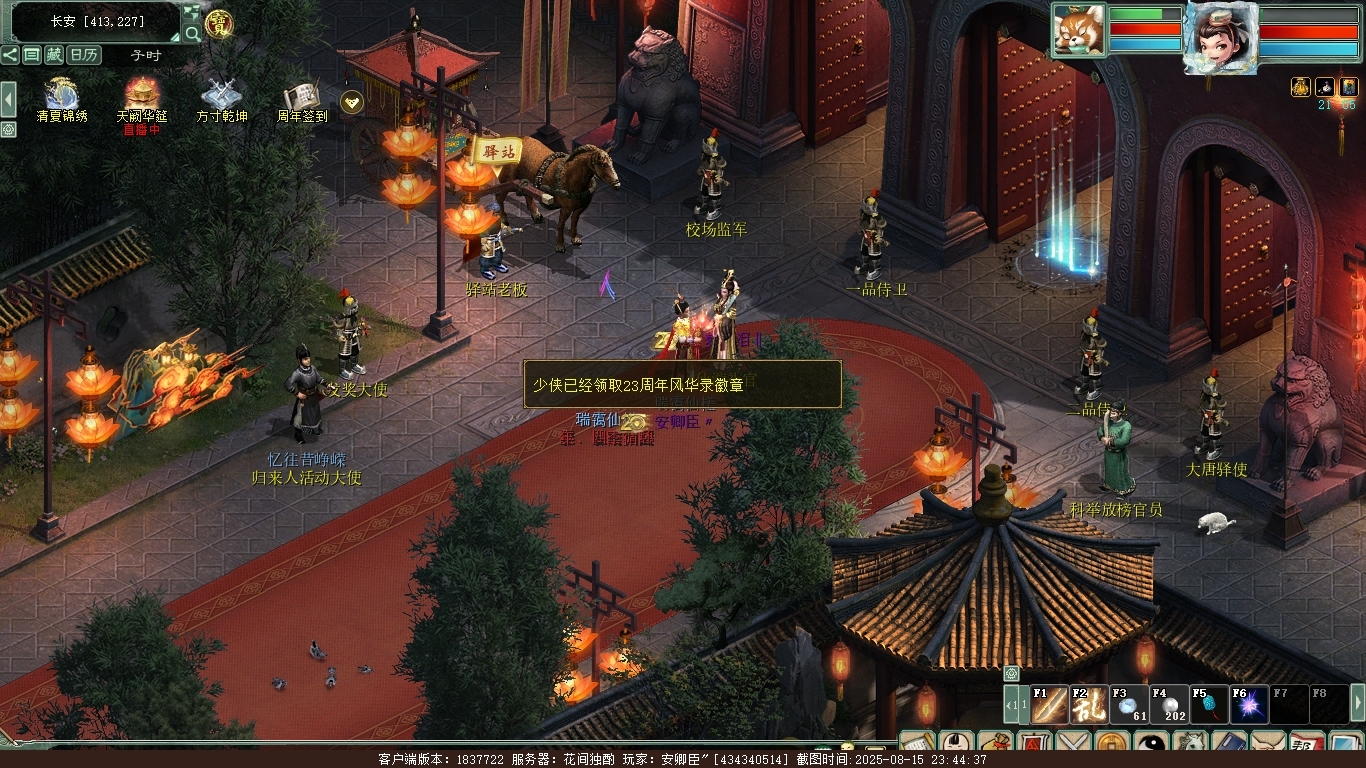This screenshot has height=768, width=1366.
Task: Open the player character portrait
Action: click(x=1219, y=36)
